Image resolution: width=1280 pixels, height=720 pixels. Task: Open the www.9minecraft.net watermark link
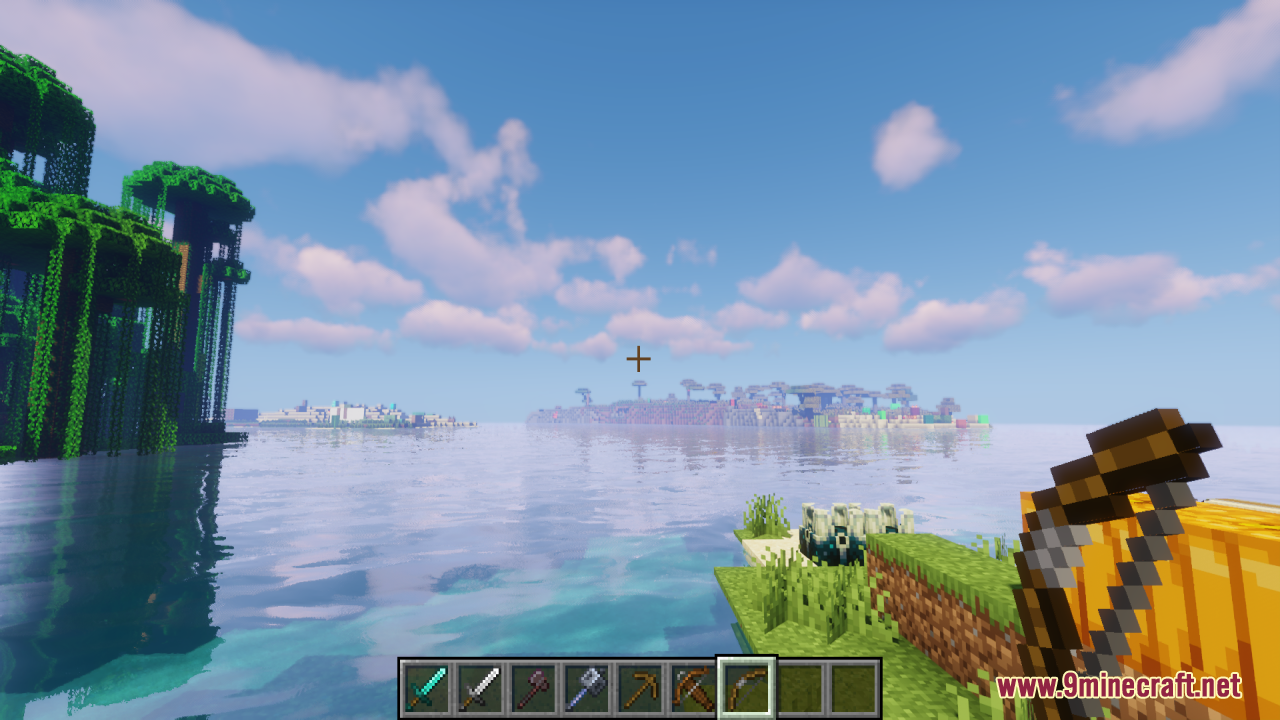1118,686
